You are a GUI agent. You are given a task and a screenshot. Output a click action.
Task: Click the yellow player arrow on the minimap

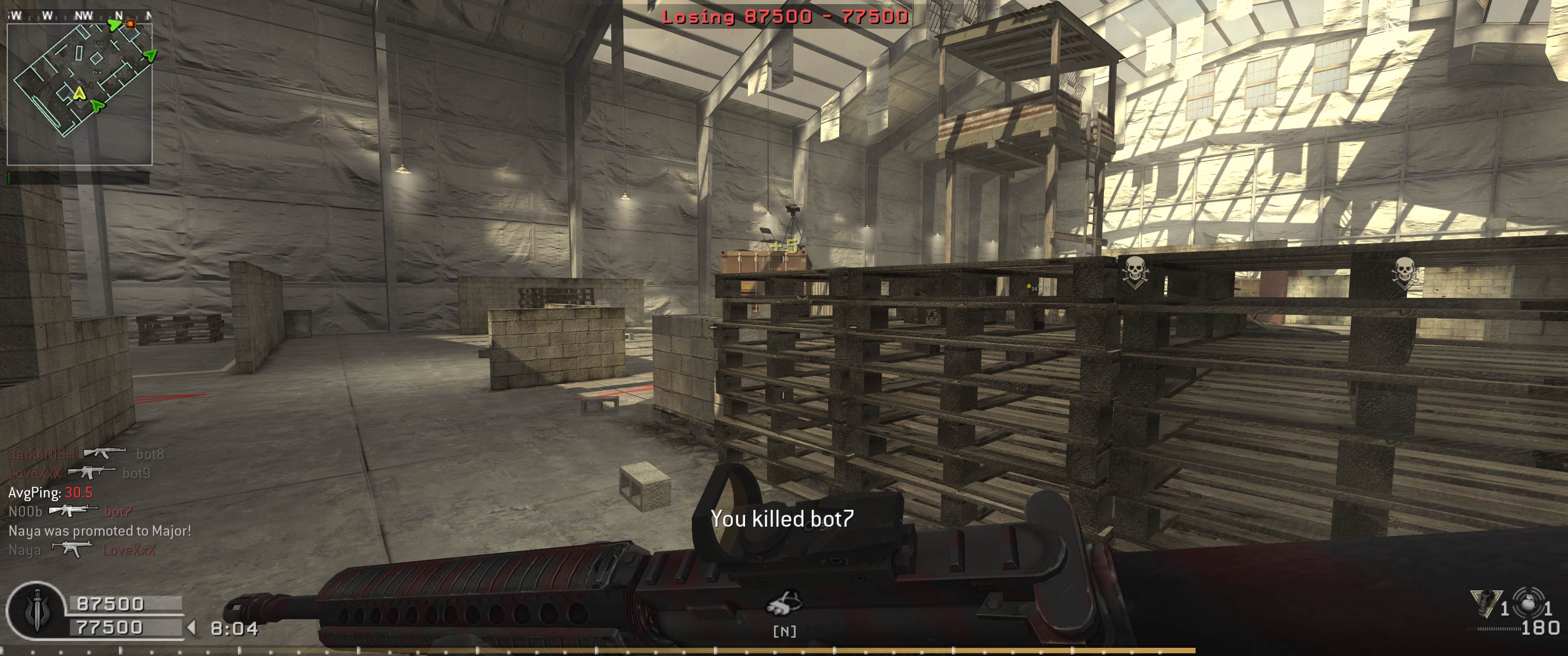[x=78, y=94]
